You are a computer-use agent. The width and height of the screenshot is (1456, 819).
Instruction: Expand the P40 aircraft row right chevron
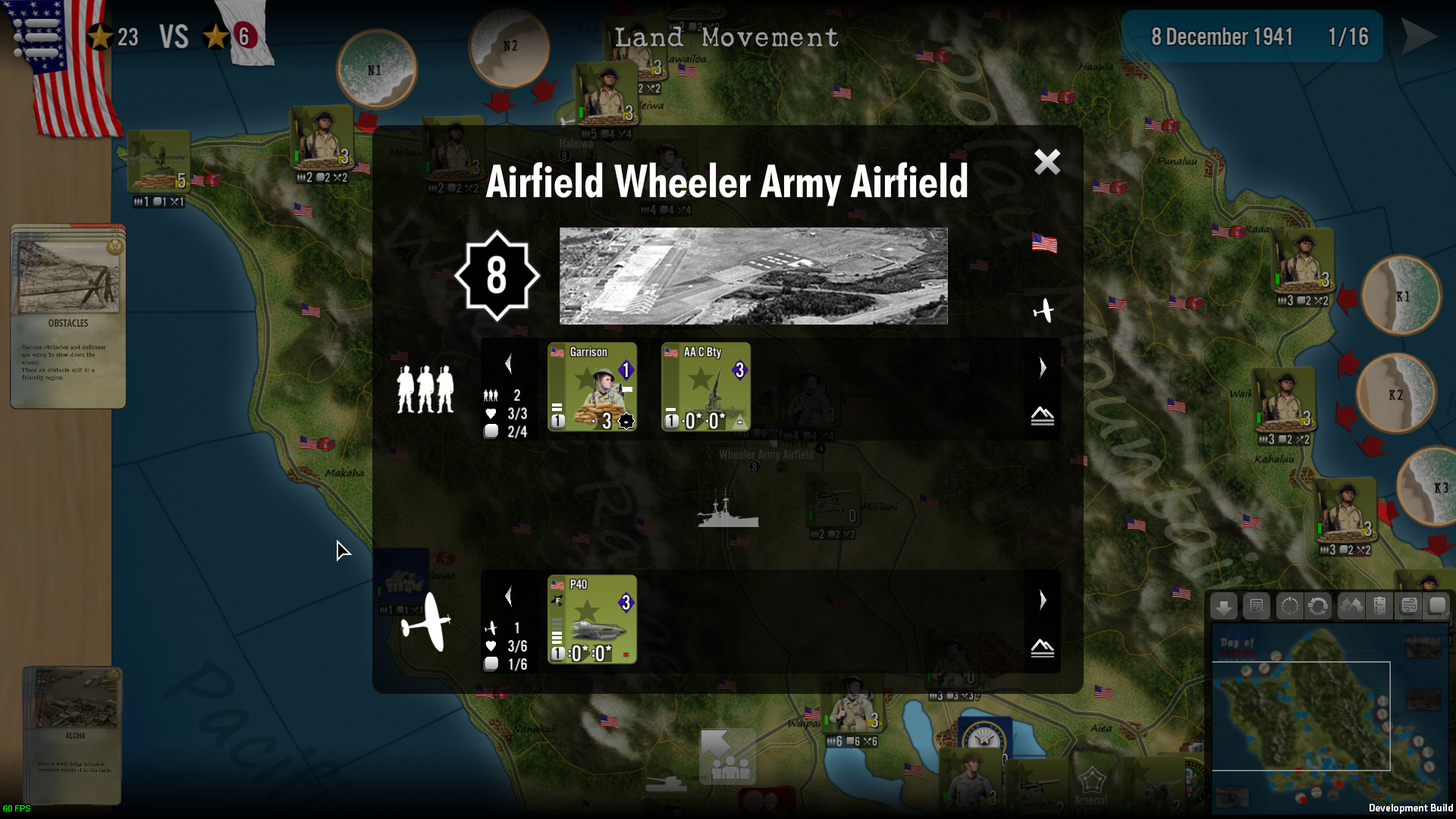1043,600
